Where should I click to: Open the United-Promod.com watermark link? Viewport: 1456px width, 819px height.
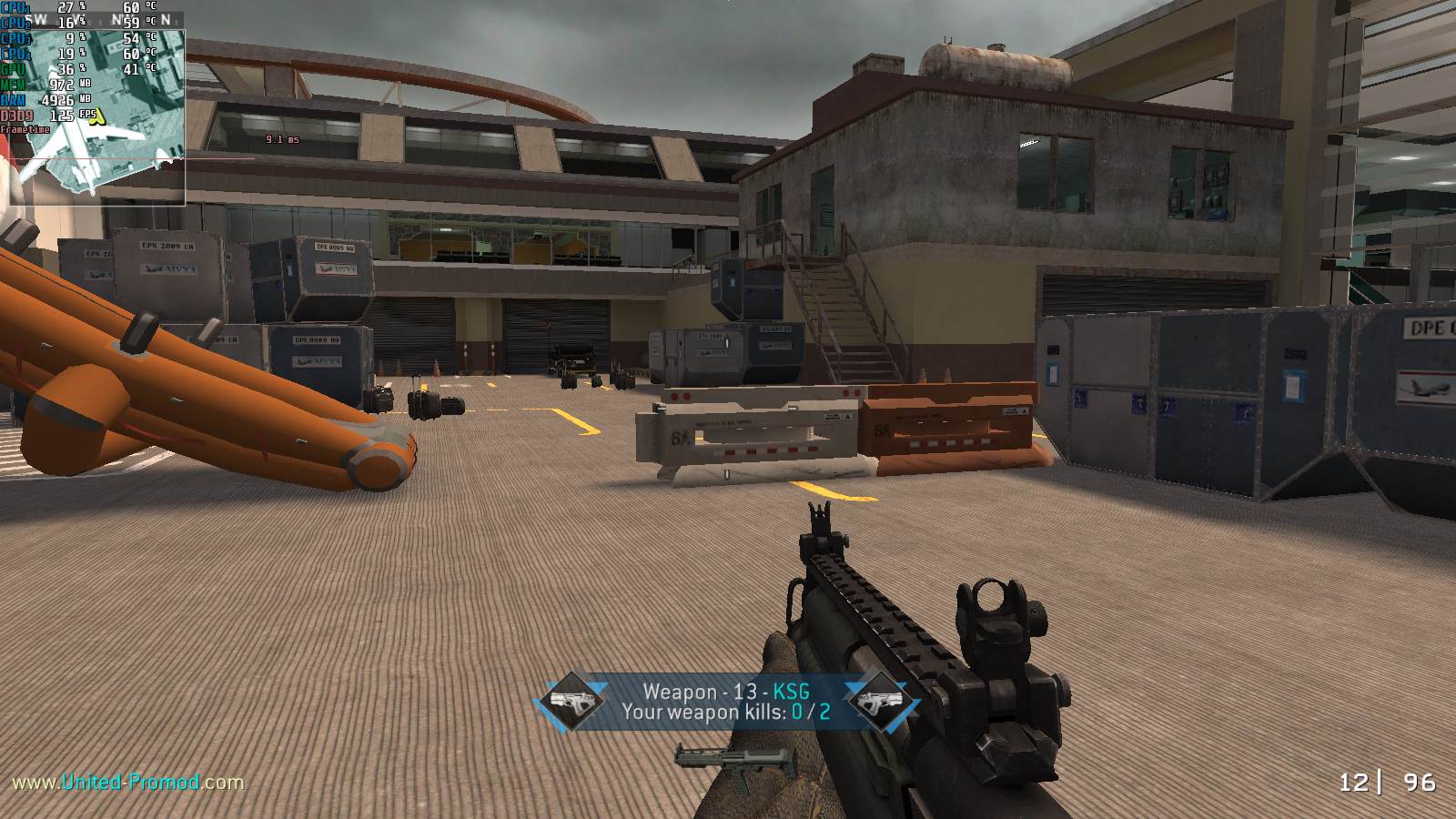pos(127,782)
